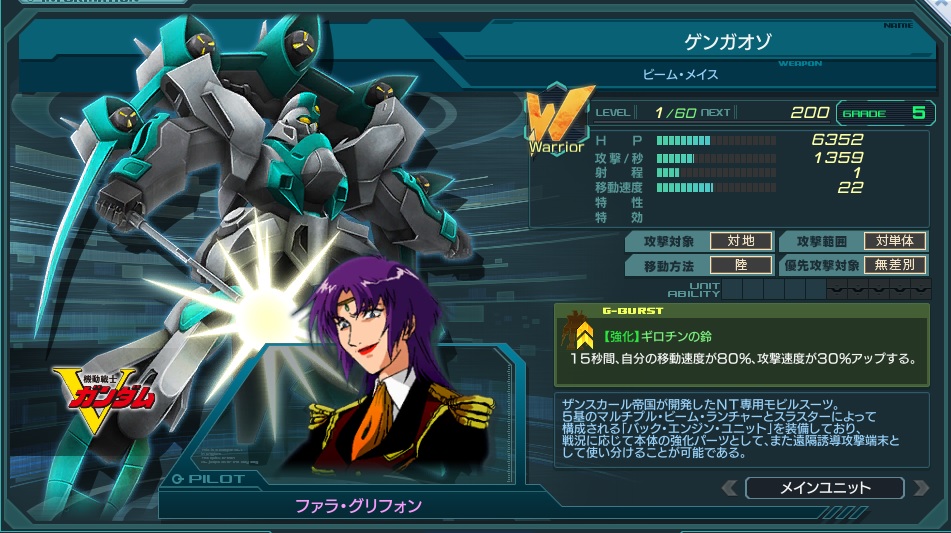Go to previous unit with left arrow

tap(730, 488)
